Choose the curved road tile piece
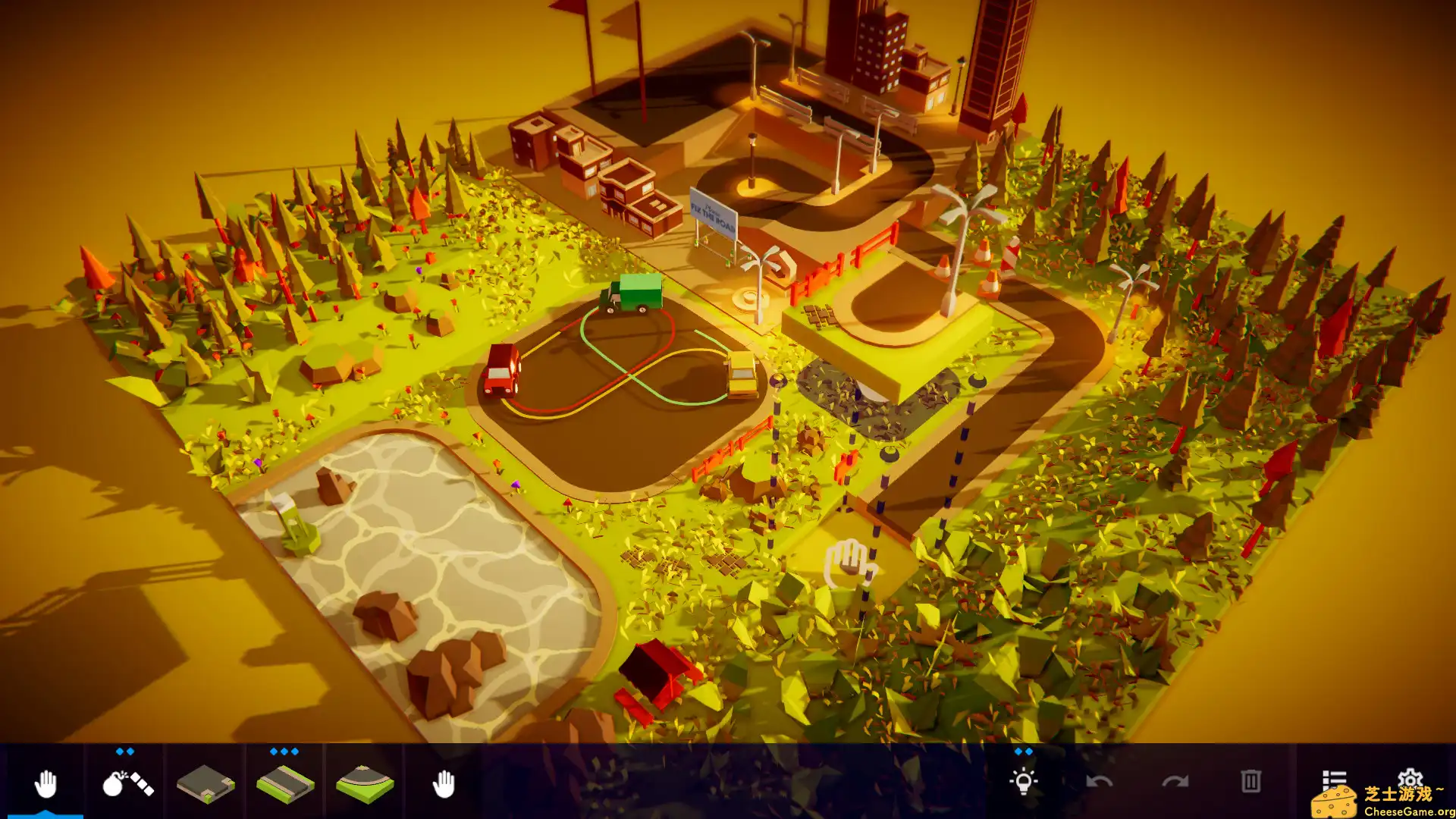 (x=365, y=783)
